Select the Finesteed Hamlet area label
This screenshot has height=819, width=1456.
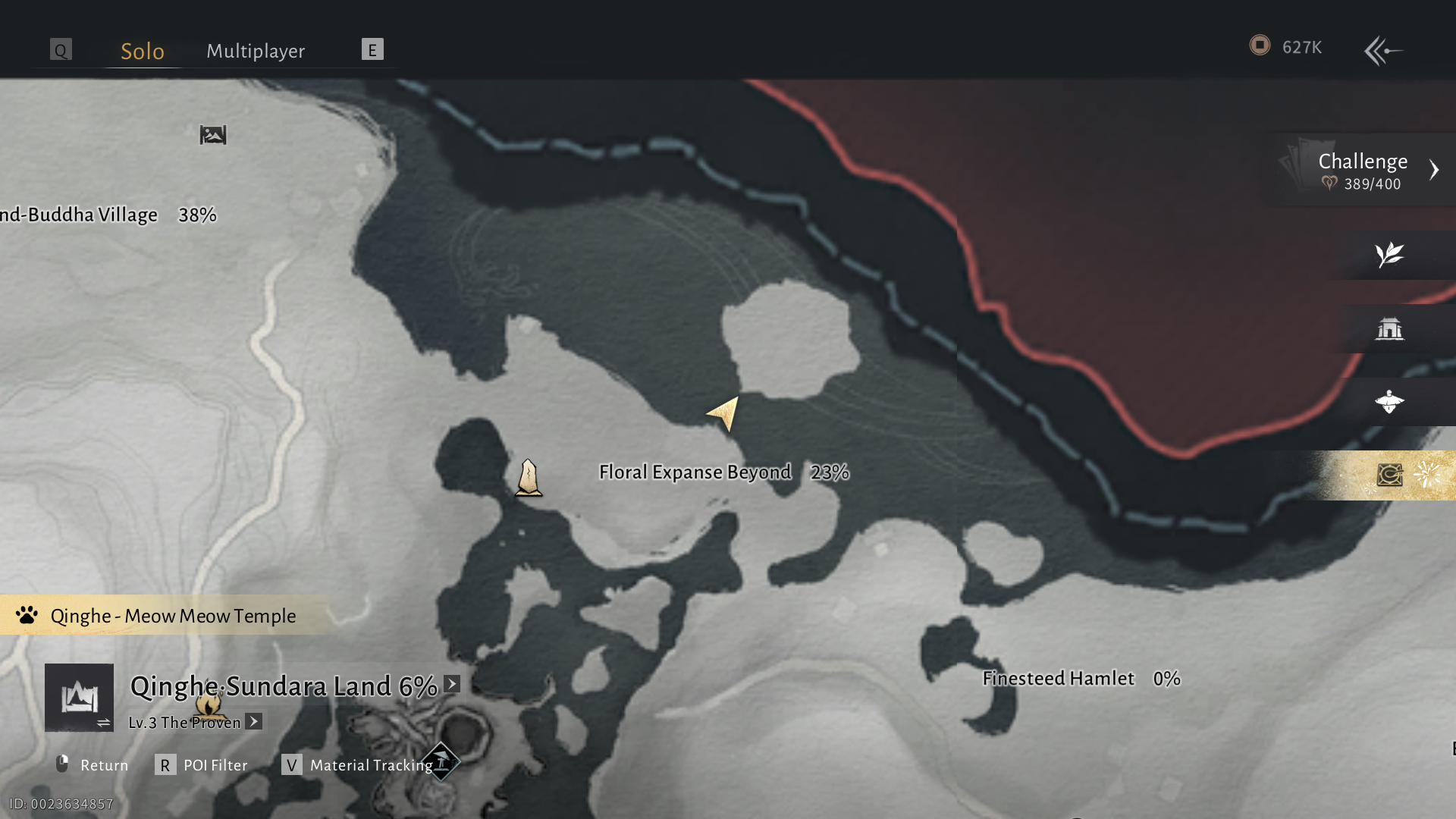click(x=1058, y=679)
